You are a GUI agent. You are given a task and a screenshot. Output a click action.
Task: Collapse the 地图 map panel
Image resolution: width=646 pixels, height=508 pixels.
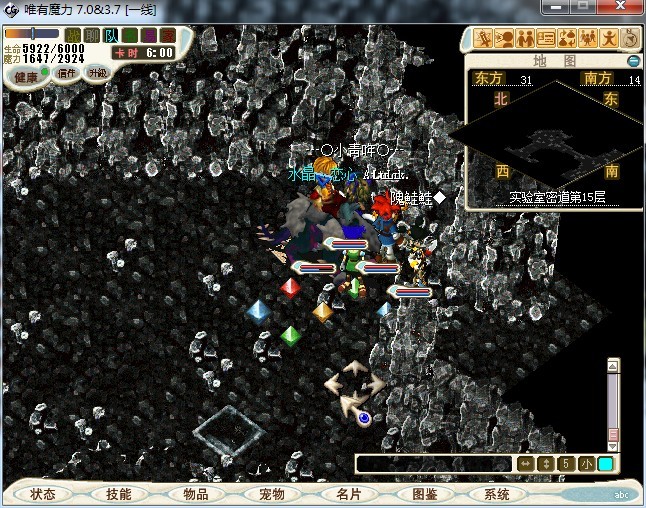pos(633,61)
